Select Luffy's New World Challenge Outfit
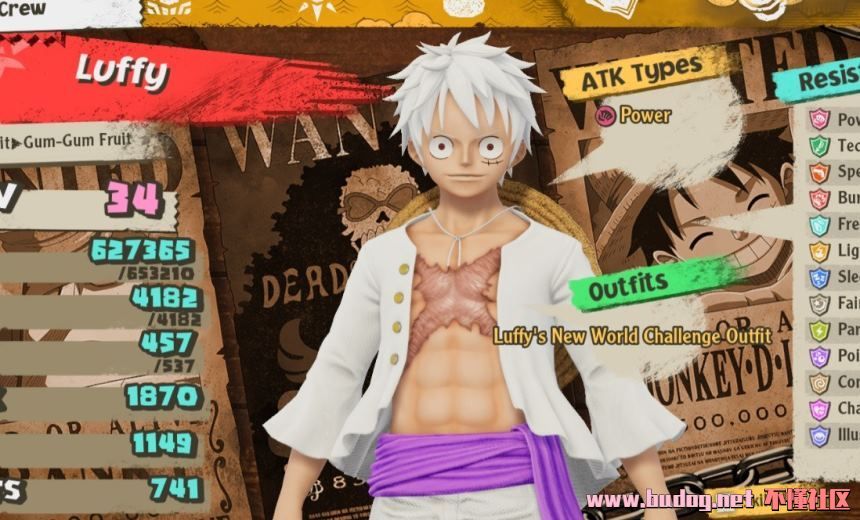The width and height of the screenshot is (860, 520). 632,336
